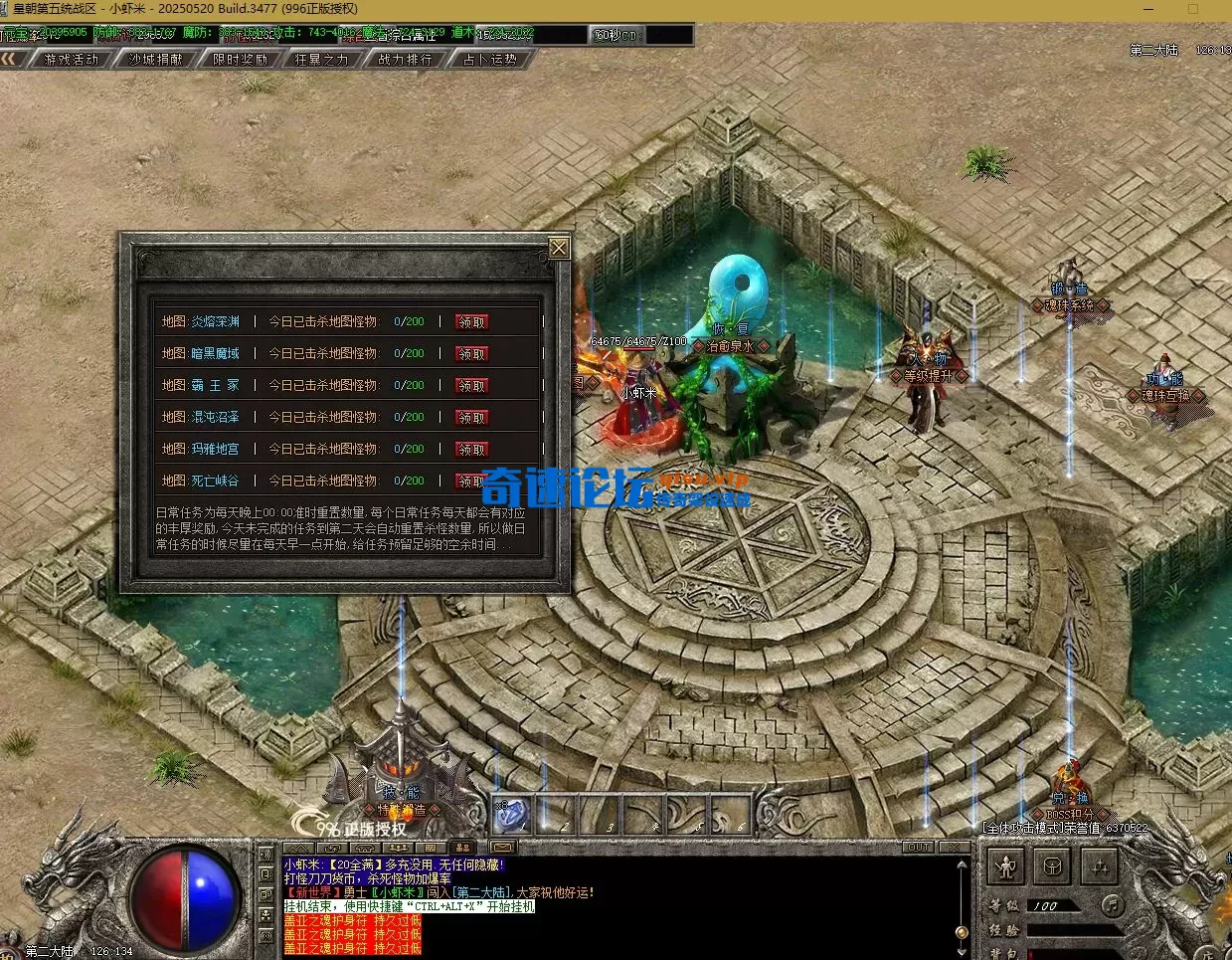Click the OUT button above the chat
This screenshot has width=1232, height=960.
(x=918, y=848)
